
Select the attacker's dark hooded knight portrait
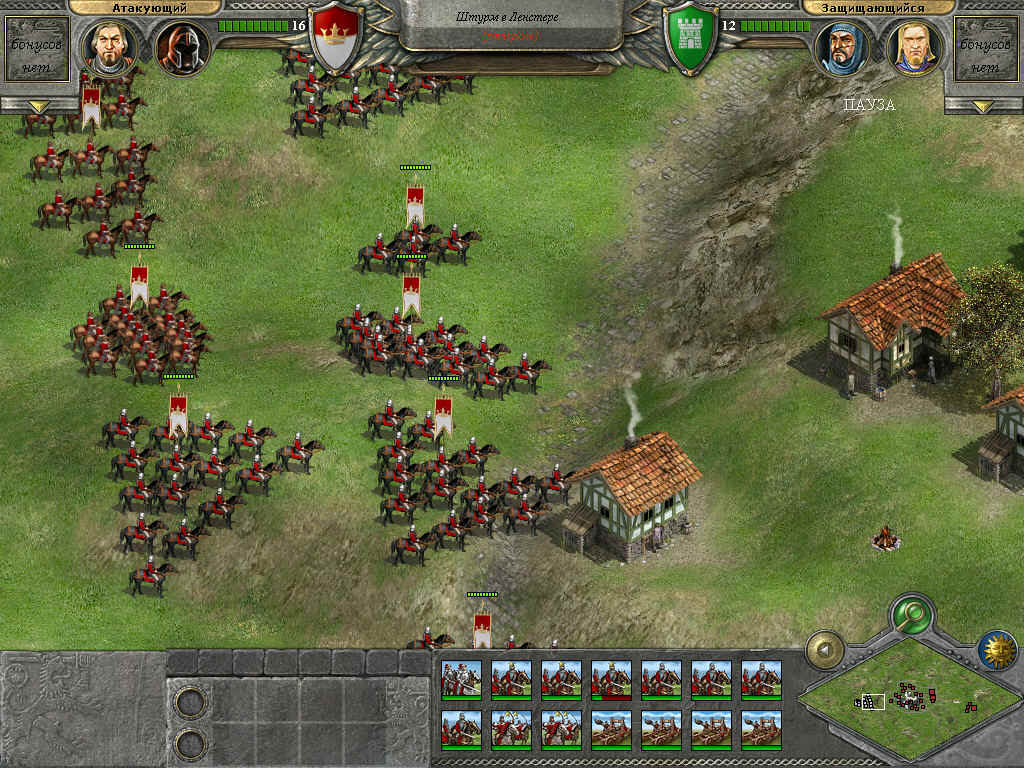point(181,46)
